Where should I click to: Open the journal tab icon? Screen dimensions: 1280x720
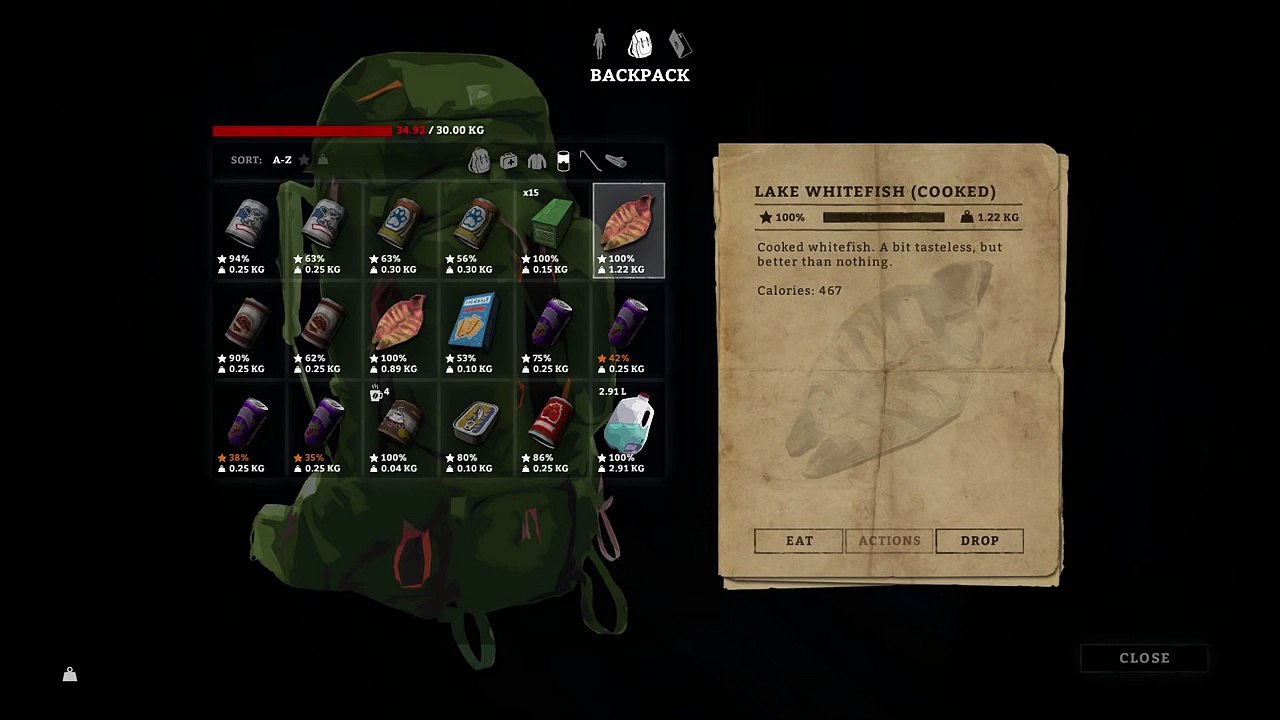point(680,44)
